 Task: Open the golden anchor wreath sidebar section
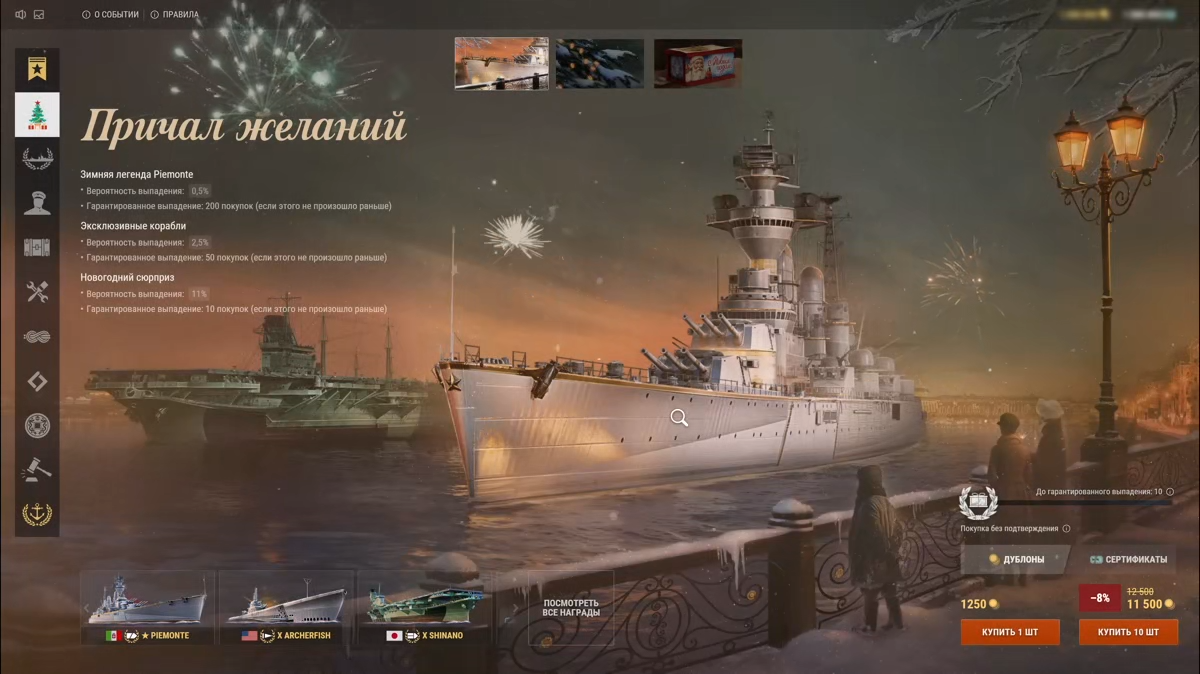(37, 514)
